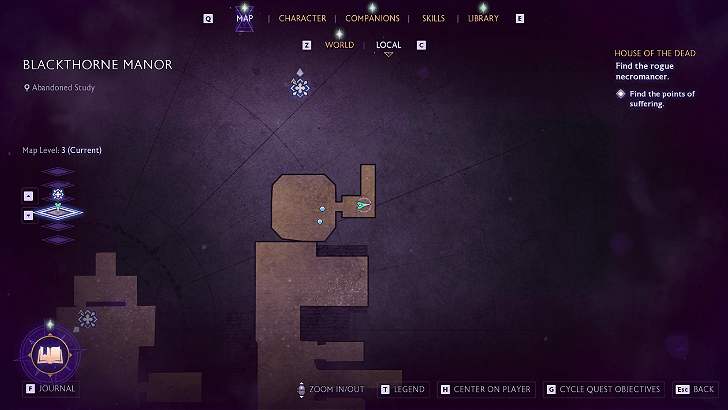
Task: Select the Local map view
Action: tap(388, 45)
